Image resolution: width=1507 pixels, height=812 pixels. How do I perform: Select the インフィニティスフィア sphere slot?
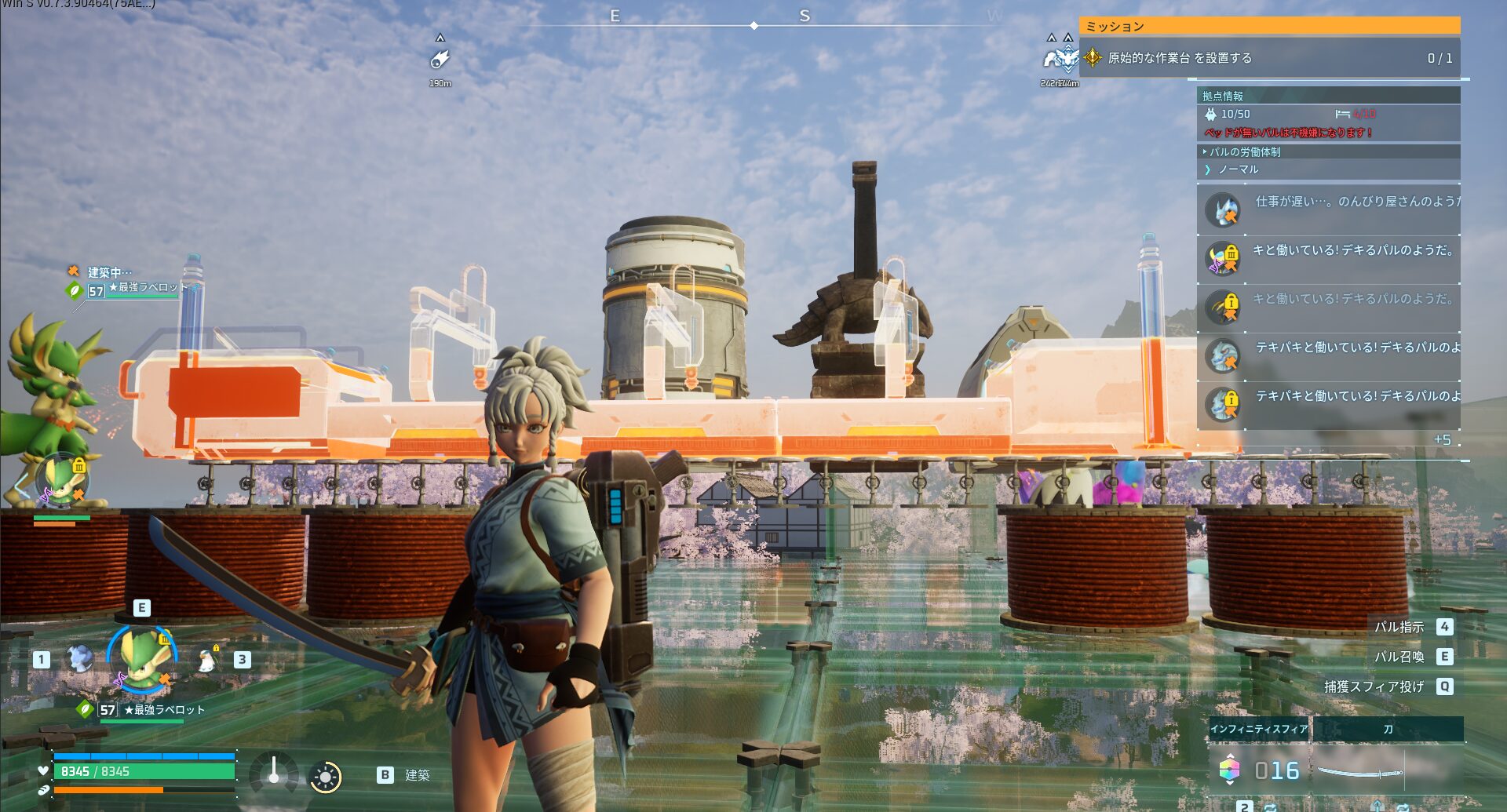pyautogui.click(x=1259, y=729)
